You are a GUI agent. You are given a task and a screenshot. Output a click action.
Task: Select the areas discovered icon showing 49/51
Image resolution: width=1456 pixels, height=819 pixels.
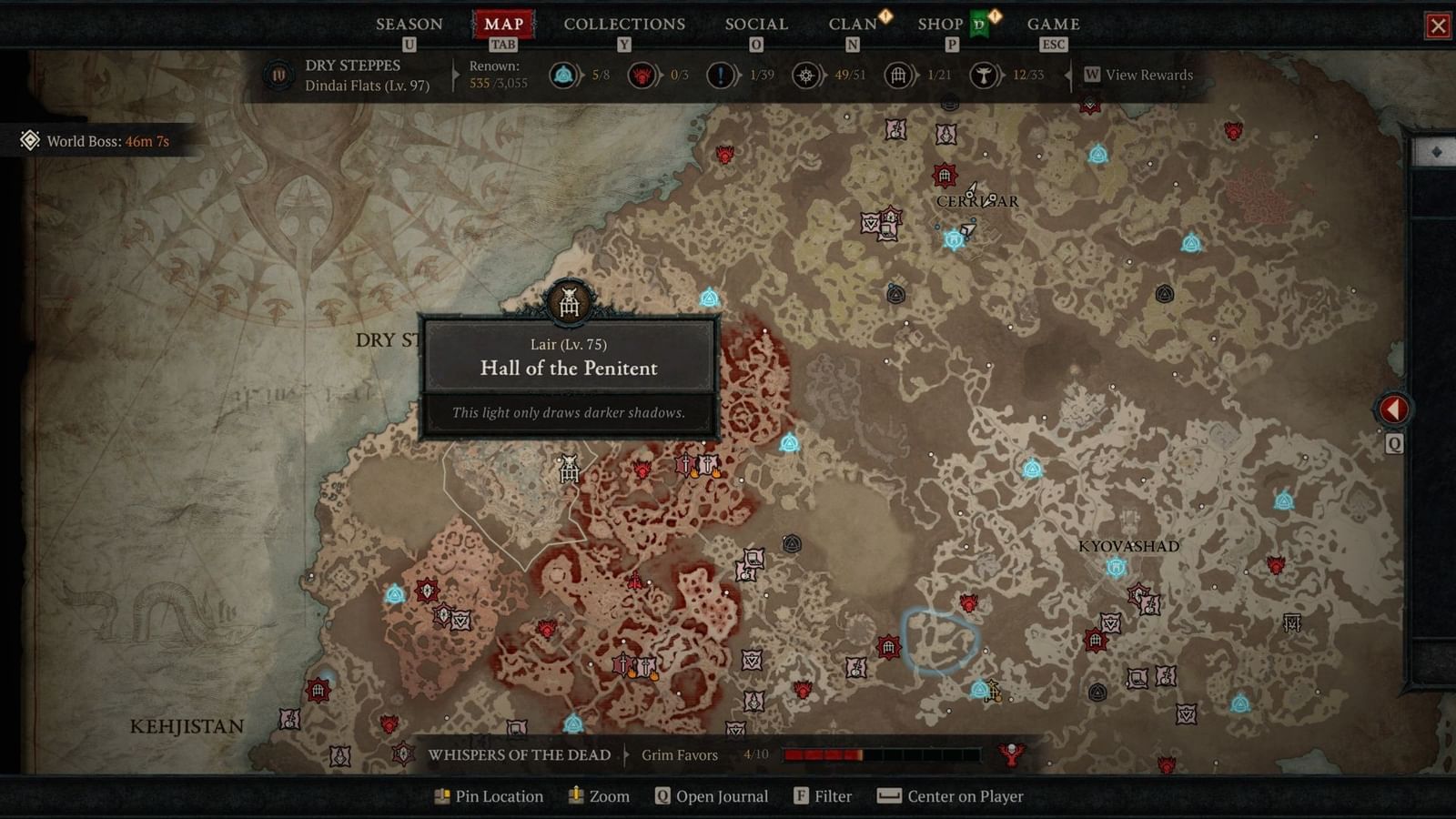pos(804,76)
